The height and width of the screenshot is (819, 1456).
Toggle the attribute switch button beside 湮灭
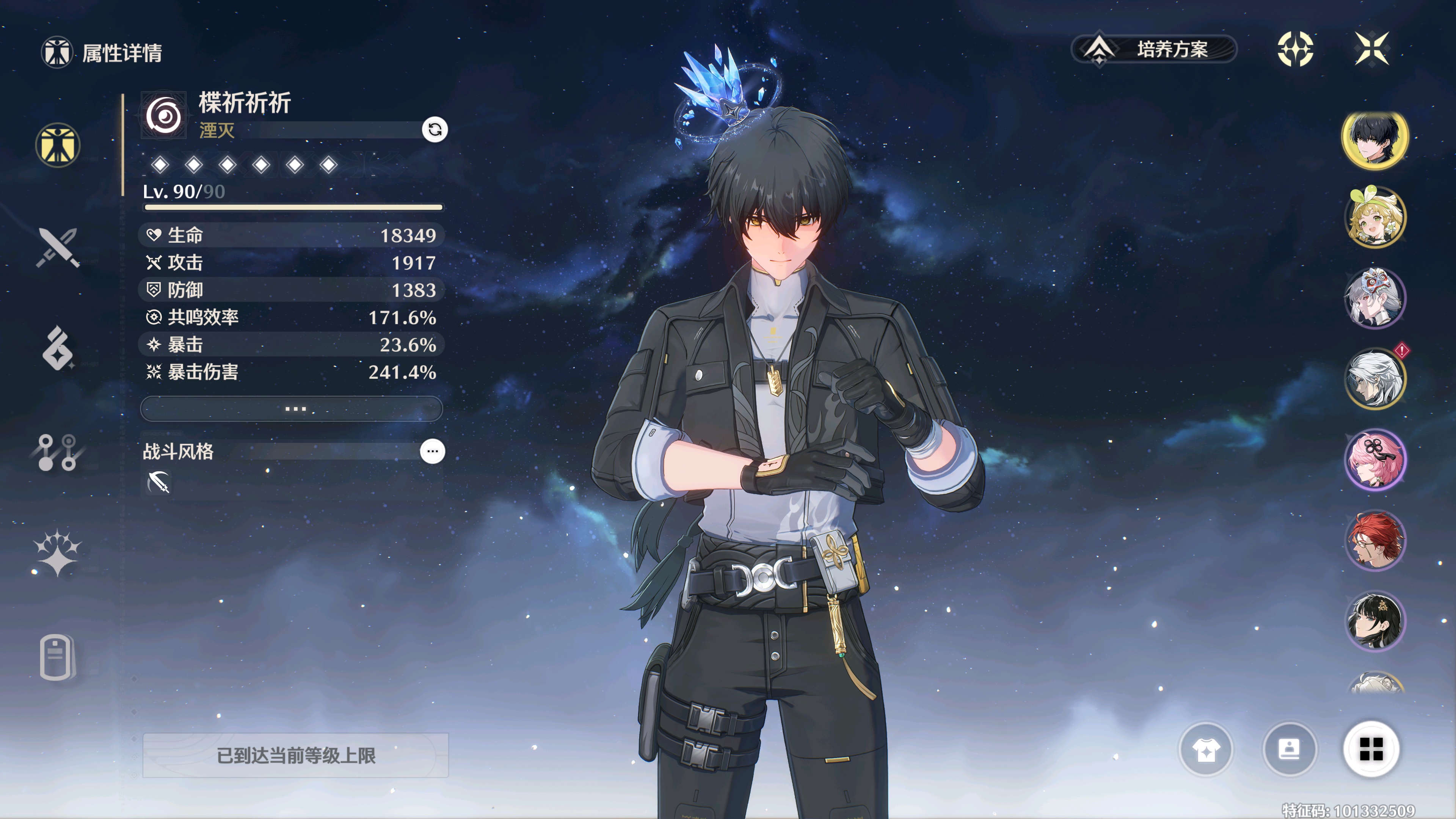point(435,129)
